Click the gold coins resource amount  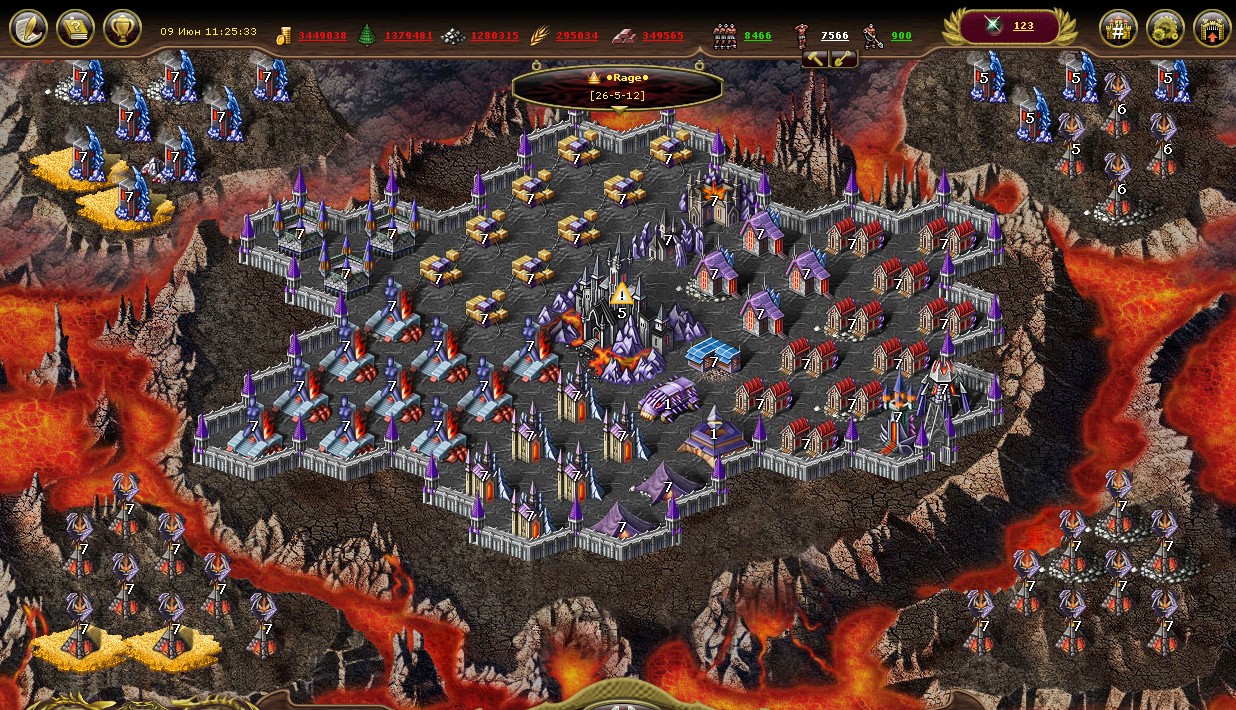pos(322,36)
